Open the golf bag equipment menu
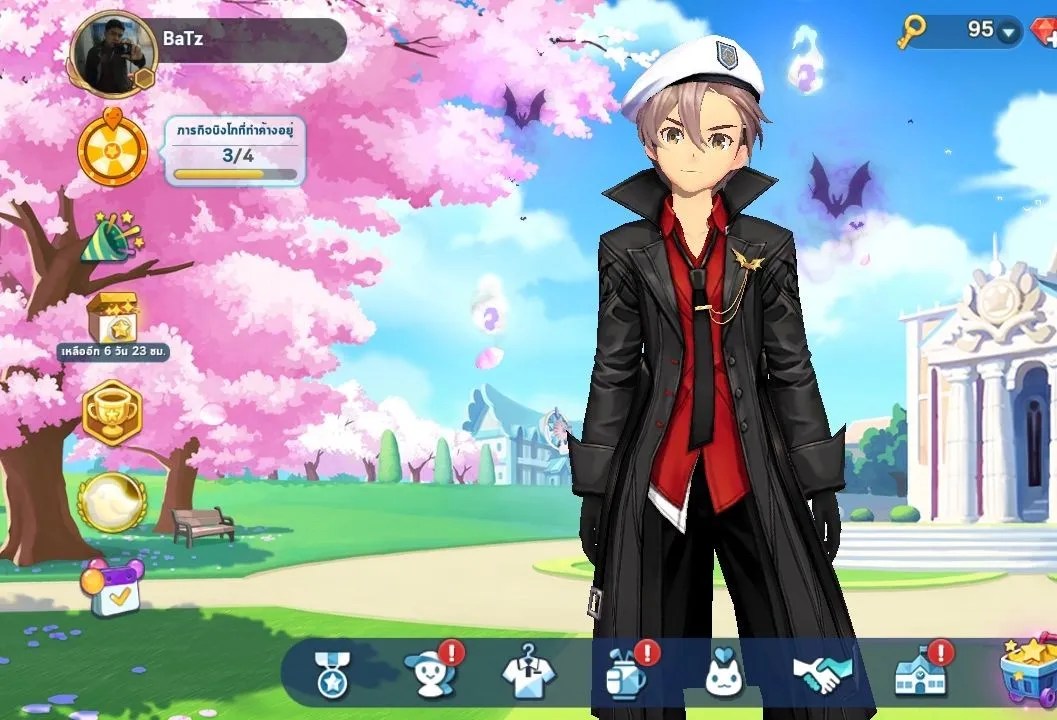 coord(624,673)
